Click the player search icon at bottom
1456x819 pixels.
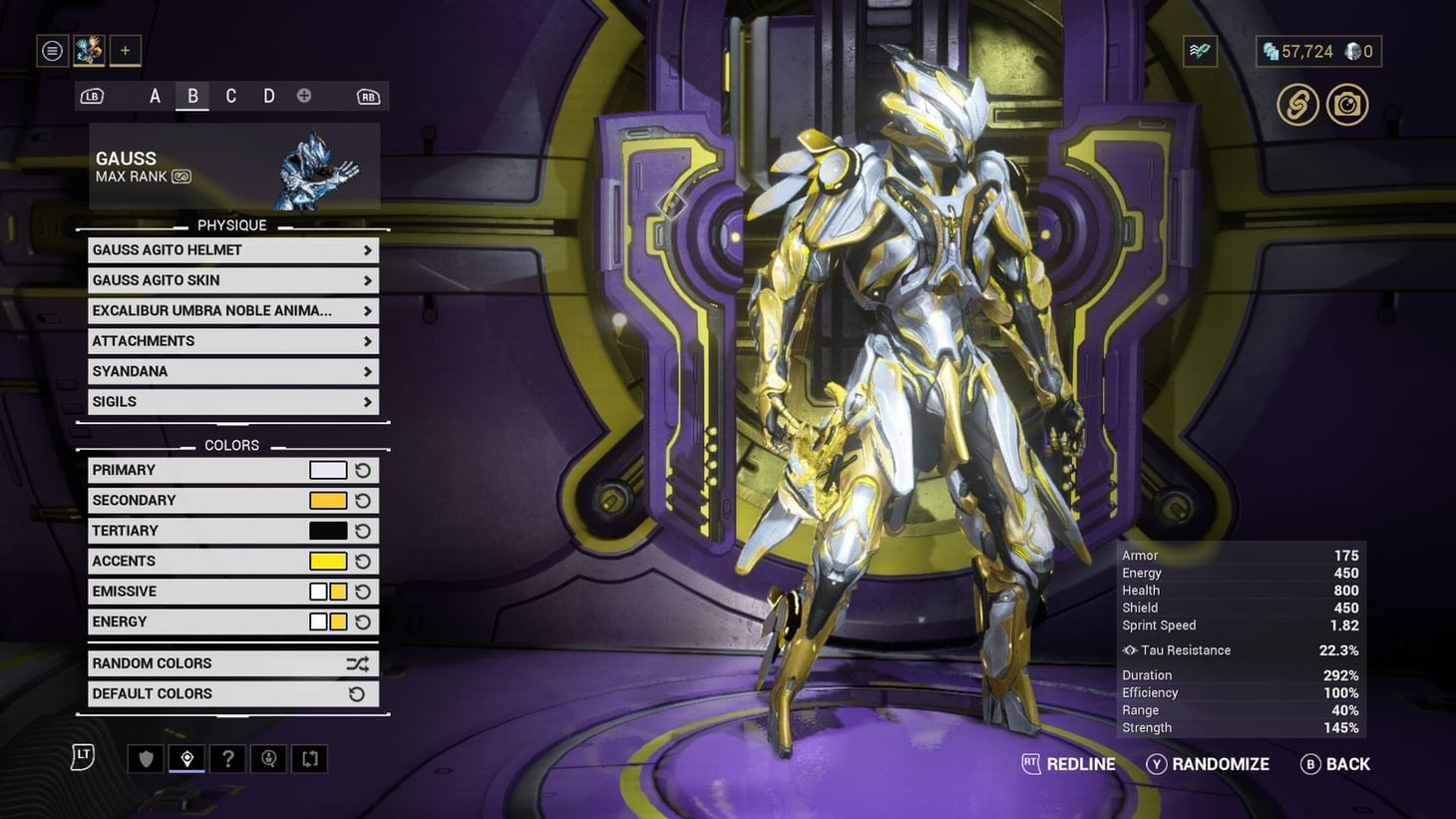pyautogui.click(x=268, y=758)
